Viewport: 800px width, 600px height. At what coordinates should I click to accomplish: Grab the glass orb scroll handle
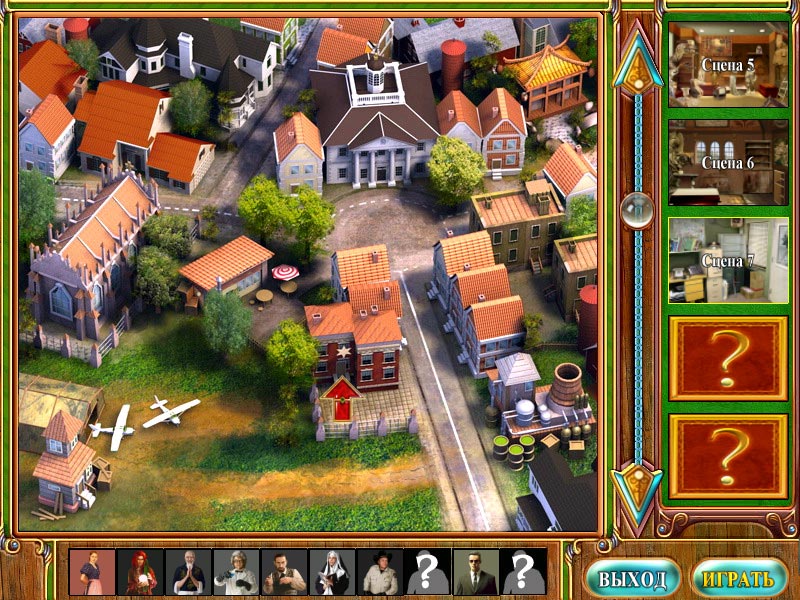coord(635,208)
